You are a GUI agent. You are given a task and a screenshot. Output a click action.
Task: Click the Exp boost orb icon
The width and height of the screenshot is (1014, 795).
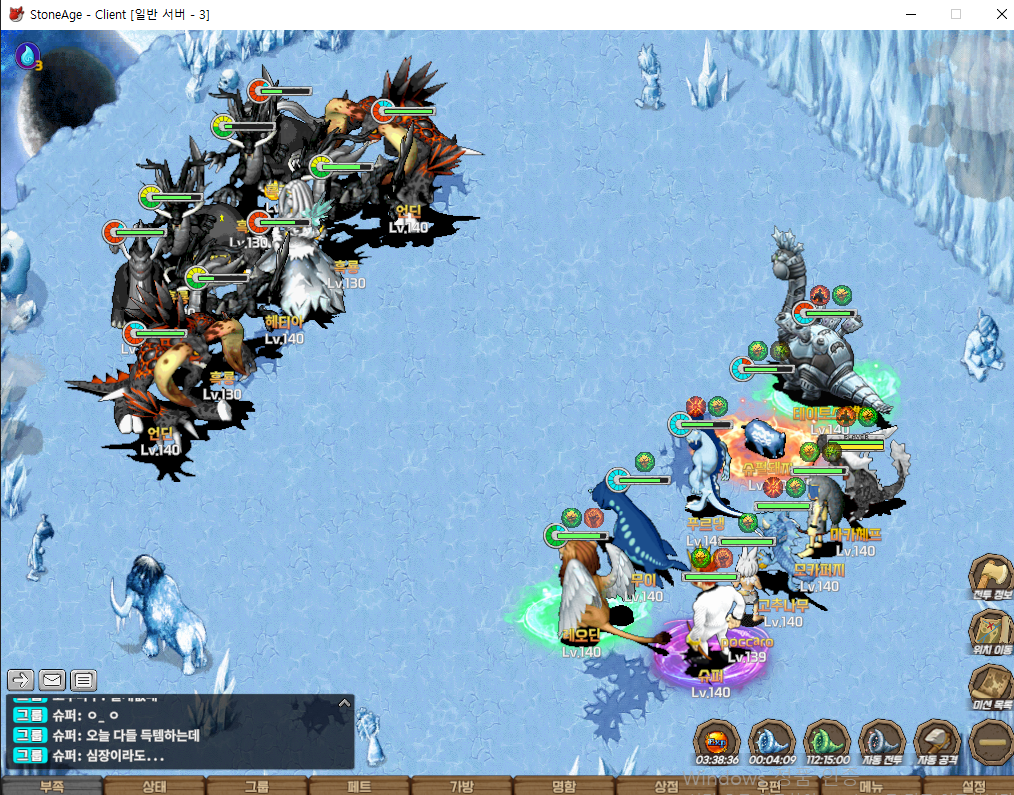click(717, 742)
